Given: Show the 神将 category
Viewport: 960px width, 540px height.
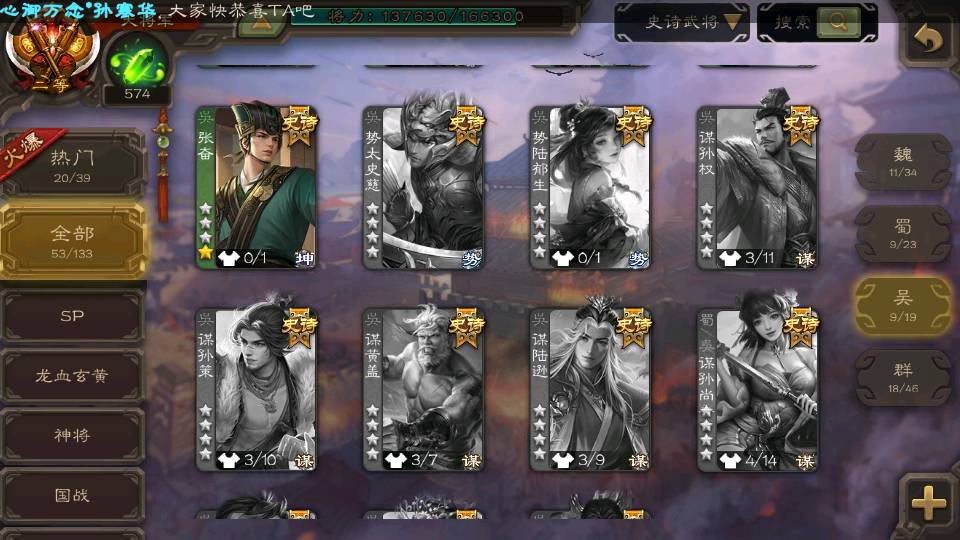Looking at the screenshot, I should click(73, 436).
